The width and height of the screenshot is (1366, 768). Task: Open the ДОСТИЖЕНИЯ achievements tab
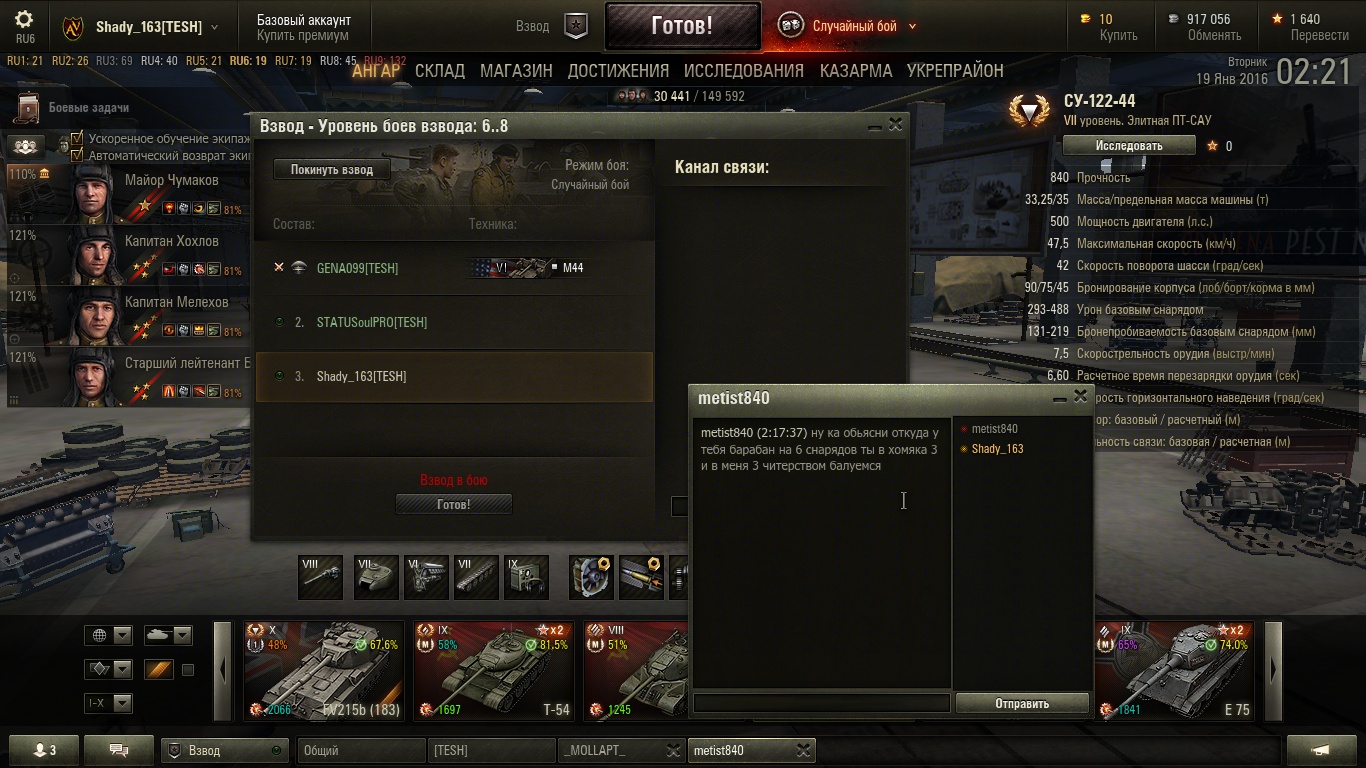coord(618,71)
